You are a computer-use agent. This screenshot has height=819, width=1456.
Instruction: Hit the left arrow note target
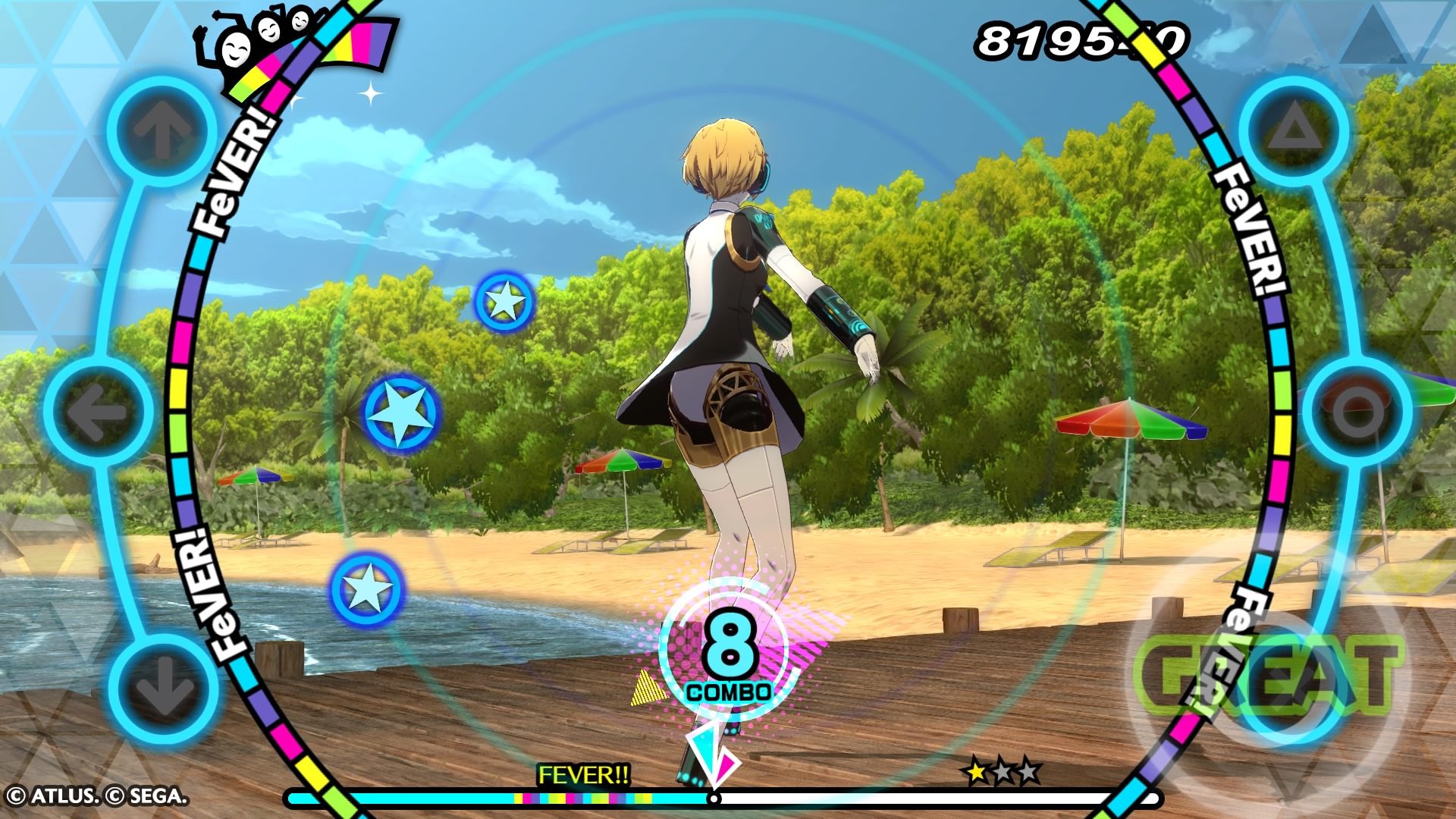[x=98, y=412]
